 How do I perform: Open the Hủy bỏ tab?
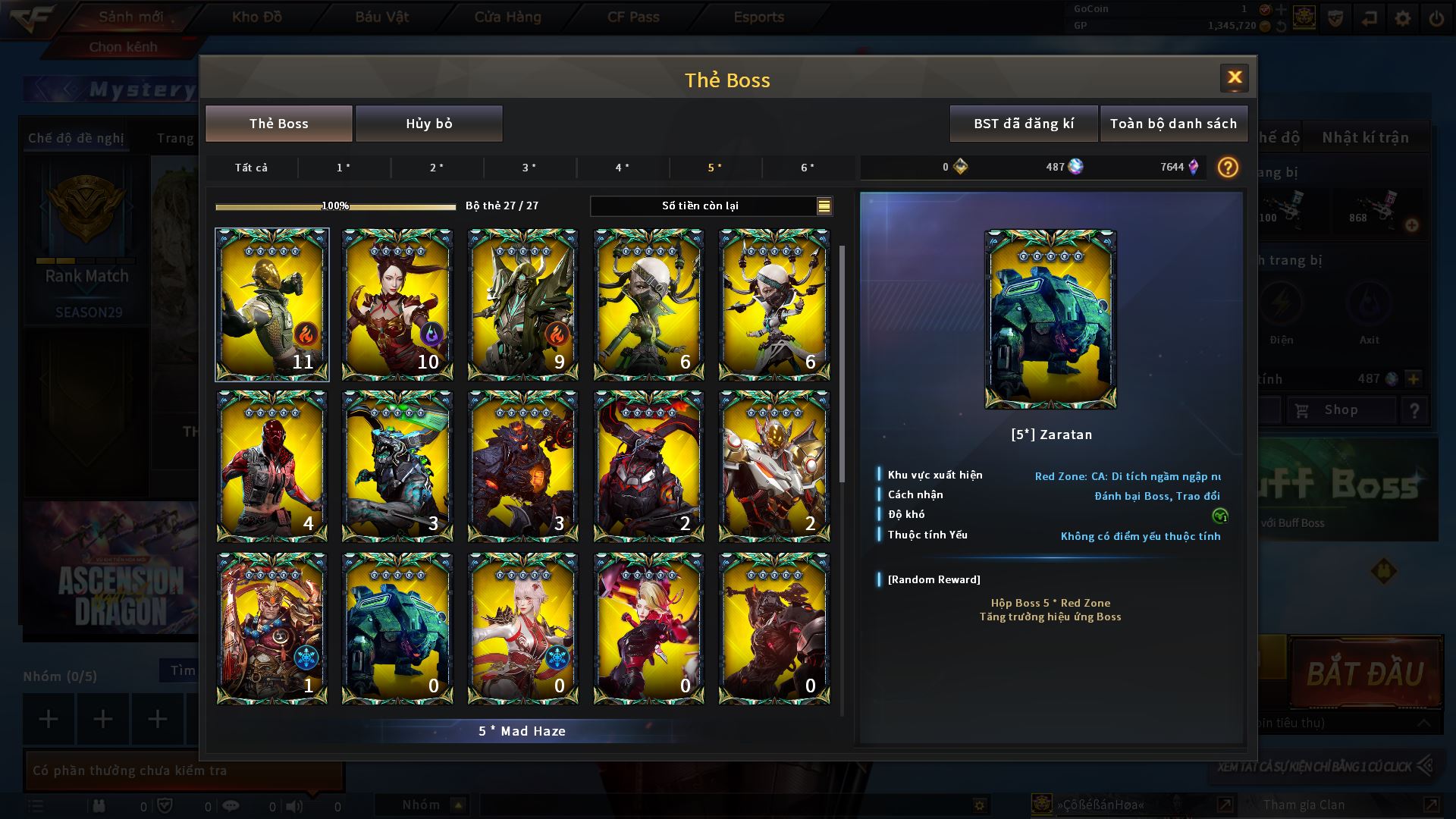[x=428, y=124]
